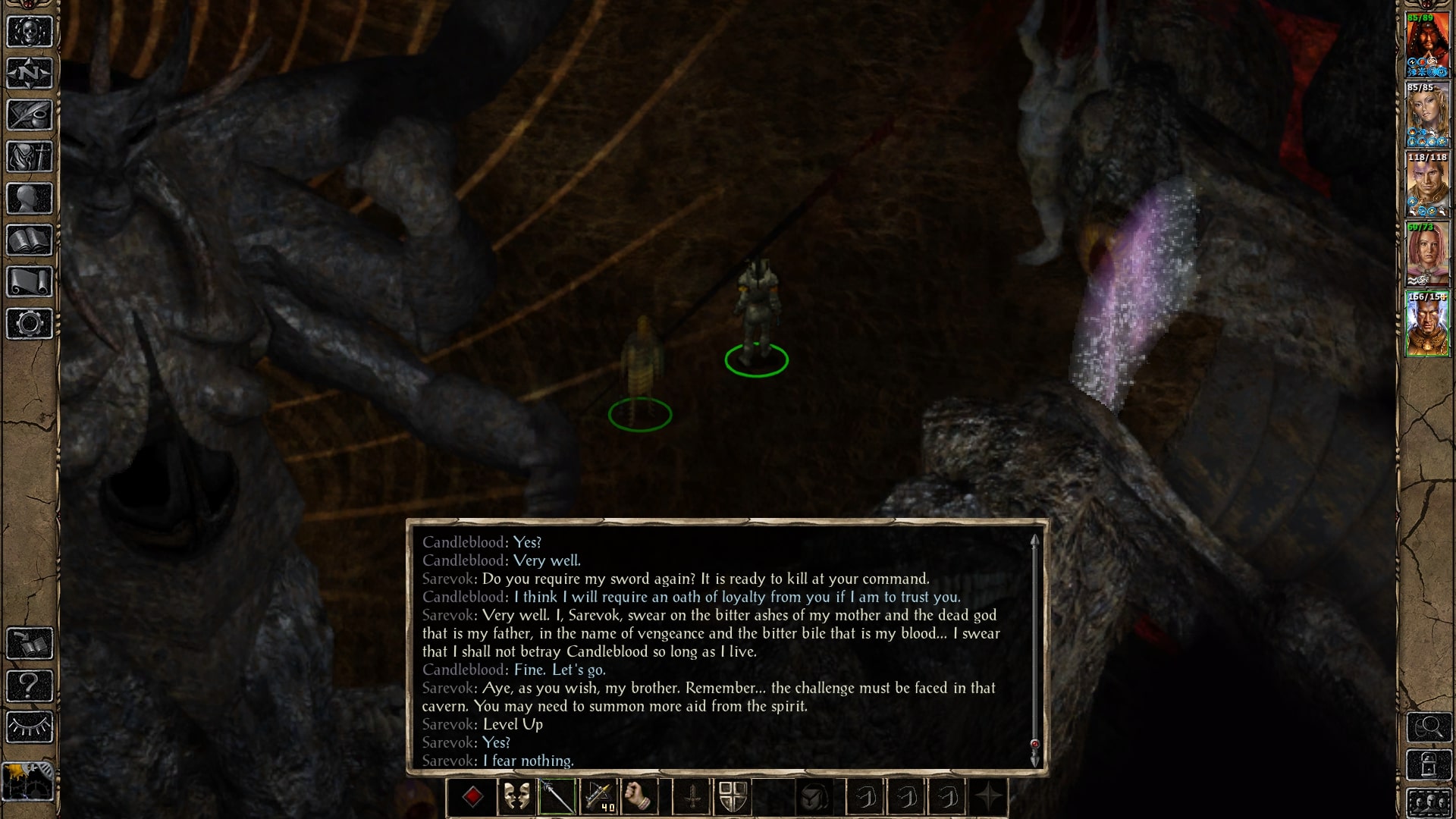The height and width of the screenshot is (819, 1456).
Task: Open the options menu with the gear icon
Action: click(30, 324)
